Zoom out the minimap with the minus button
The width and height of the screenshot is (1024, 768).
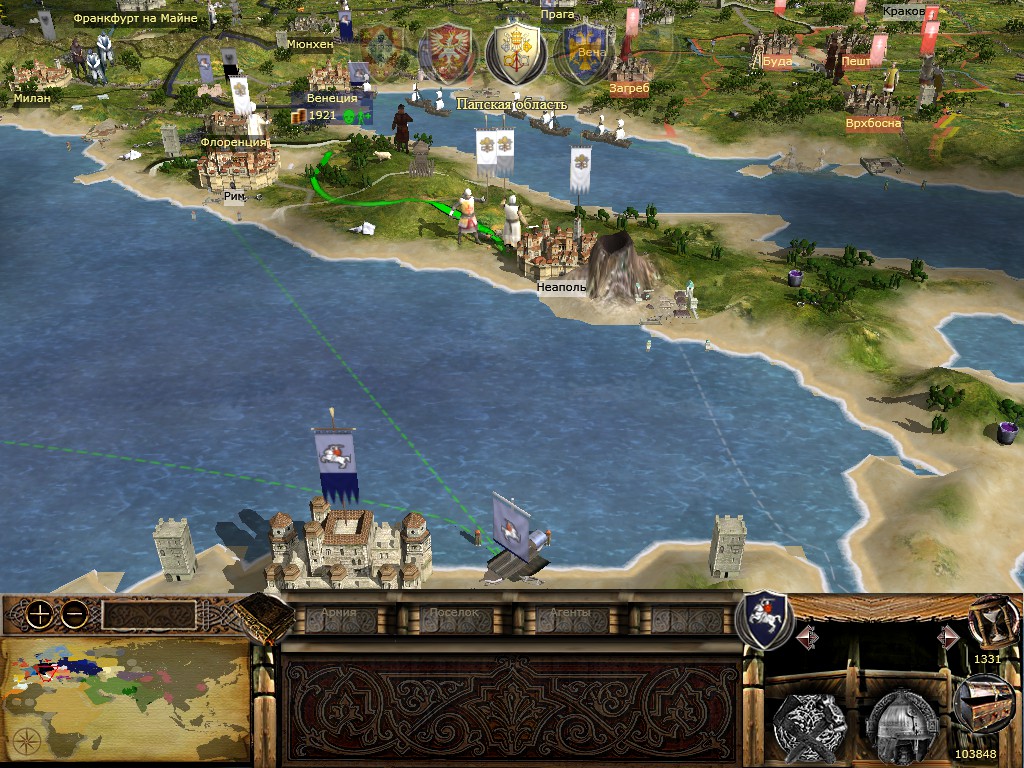[x=73, y=615]
